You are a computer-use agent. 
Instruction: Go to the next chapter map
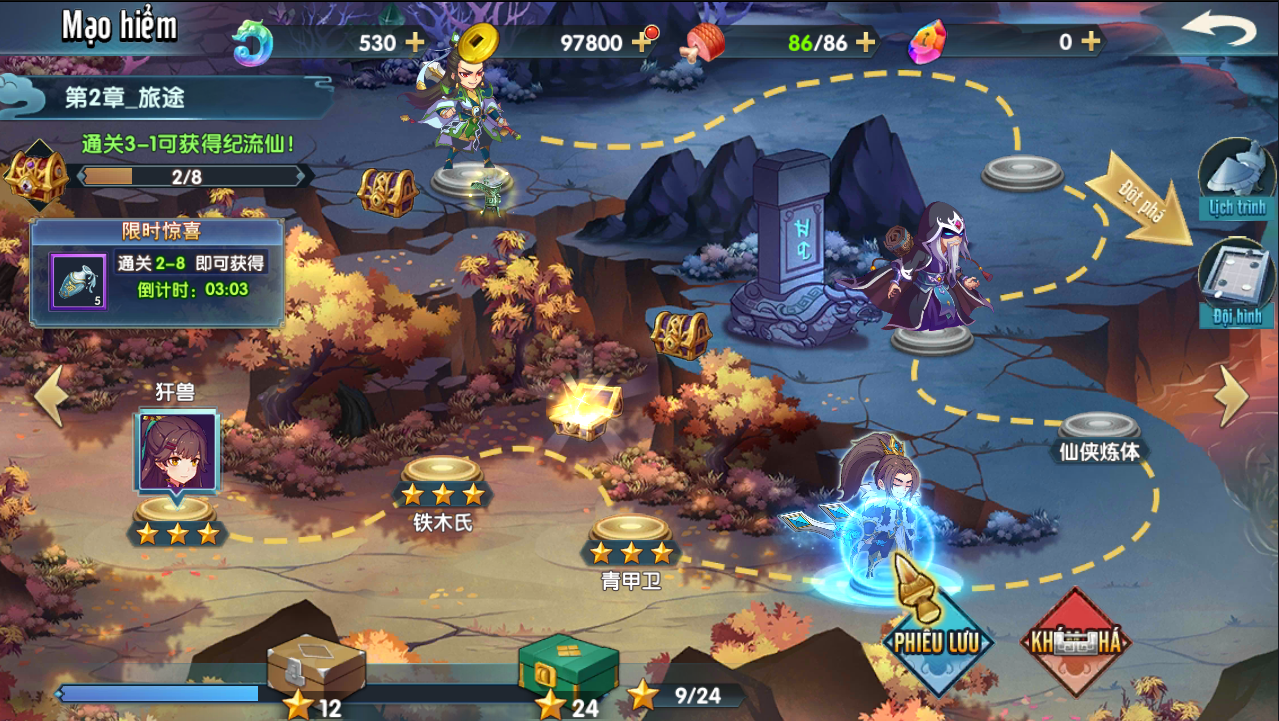tap(1233, 396)
